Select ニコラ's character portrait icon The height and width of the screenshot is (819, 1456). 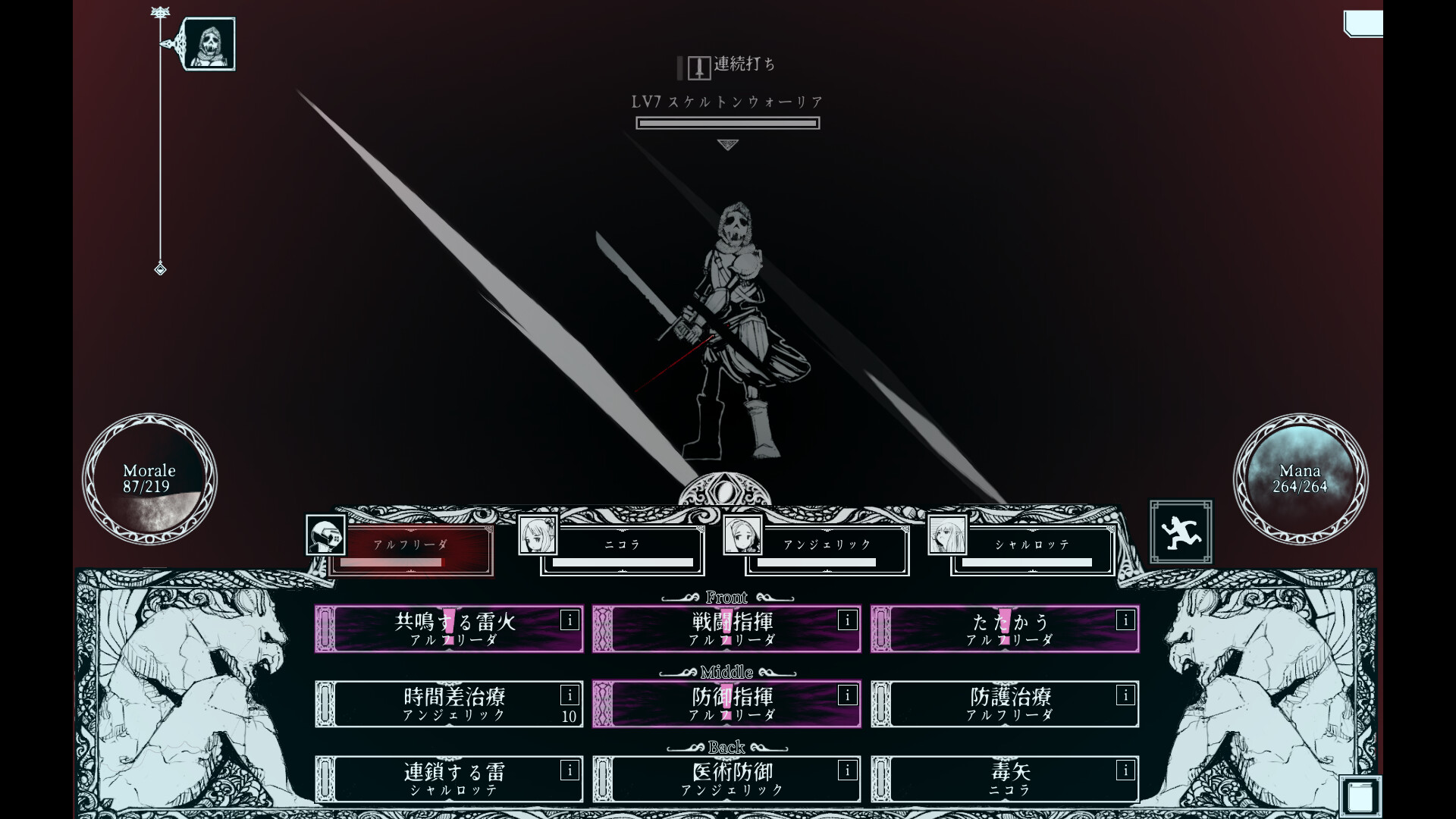[x=538, y=536]
